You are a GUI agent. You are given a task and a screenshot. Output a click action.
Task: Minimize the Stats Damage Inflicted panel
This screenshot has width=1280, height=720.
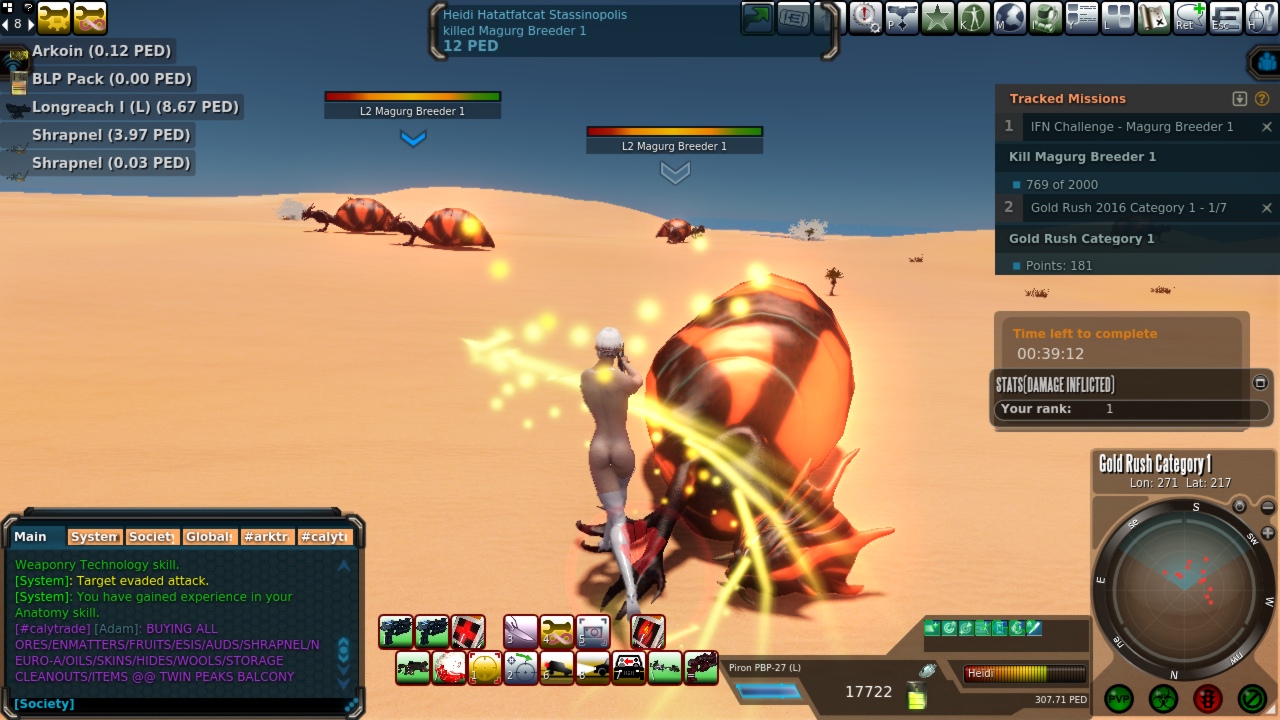(1260, 382)
